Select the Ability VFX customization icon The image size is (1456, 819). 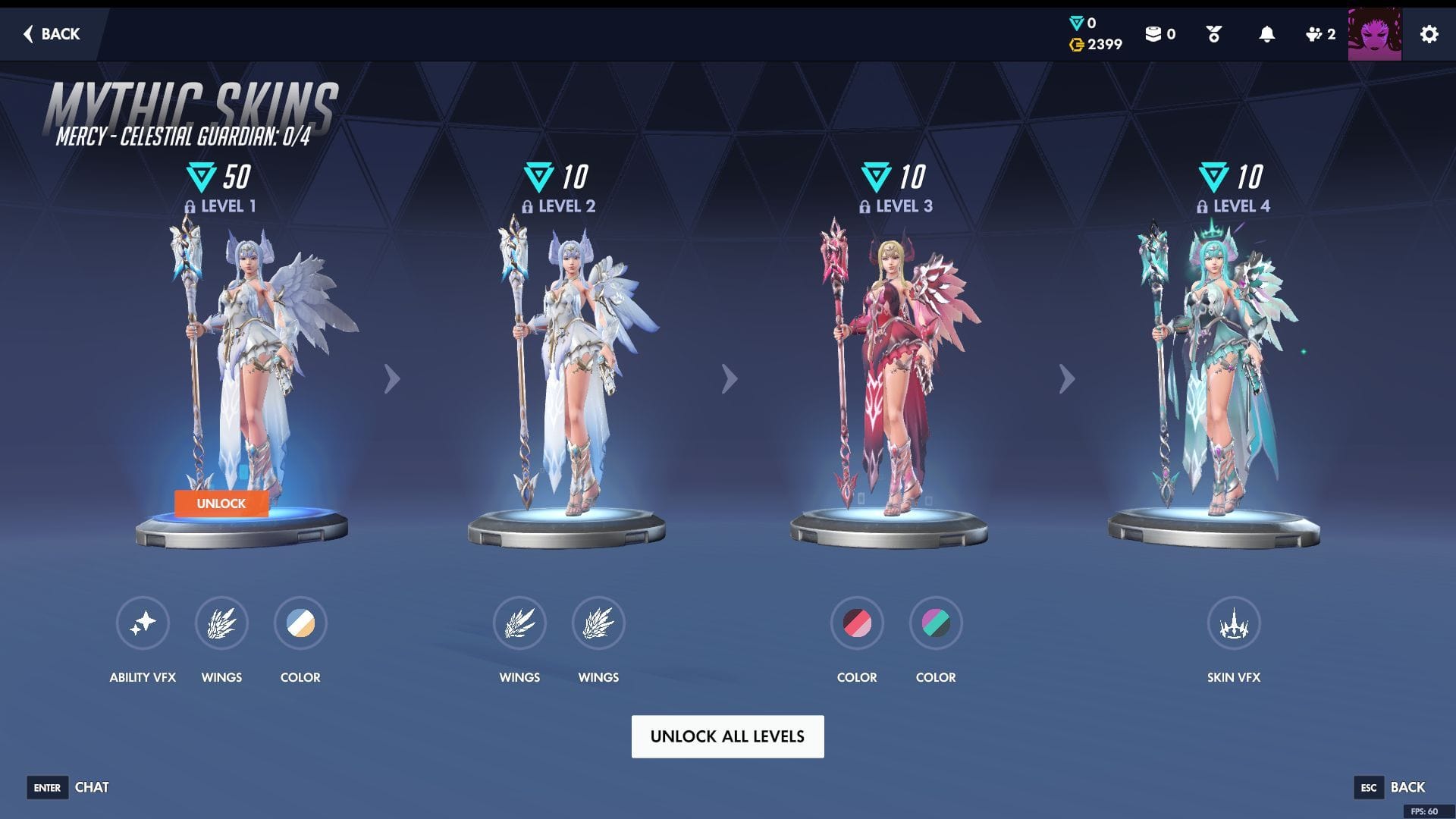coord(143,623)
